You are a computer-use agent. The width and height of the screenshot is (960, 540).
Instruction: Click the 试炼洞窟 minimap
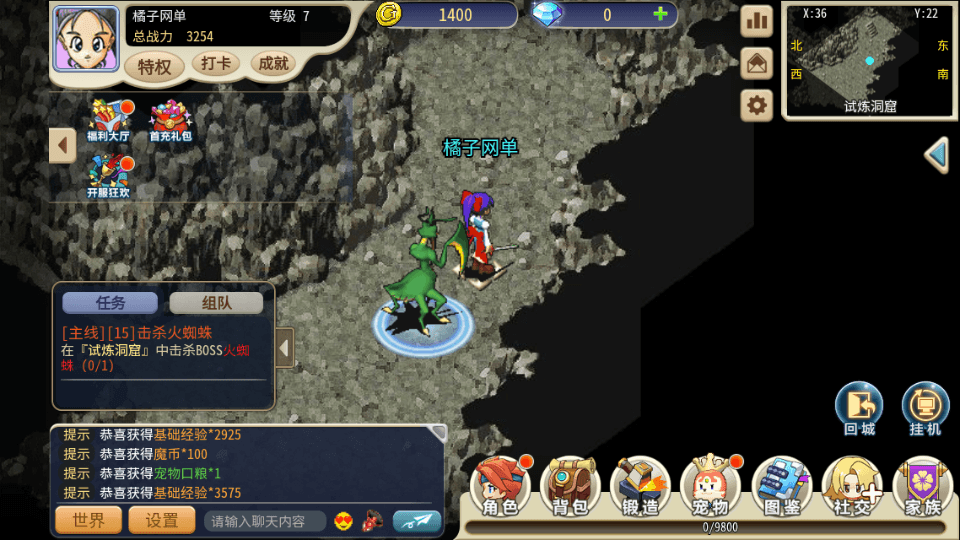pos(869,61)
